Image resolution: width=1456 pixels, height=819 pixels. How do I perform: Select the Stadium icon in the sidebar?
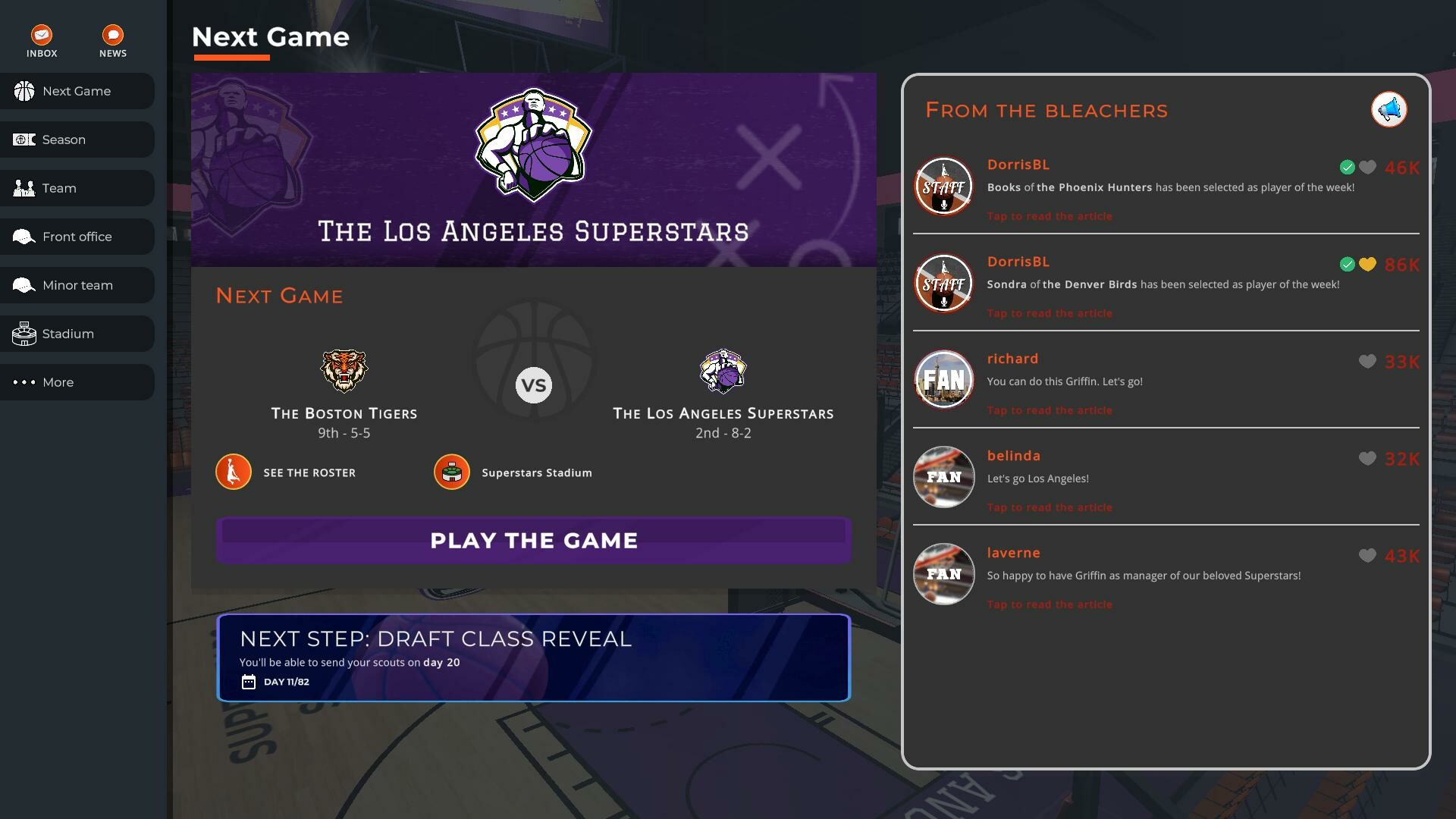tap(24, 334)
